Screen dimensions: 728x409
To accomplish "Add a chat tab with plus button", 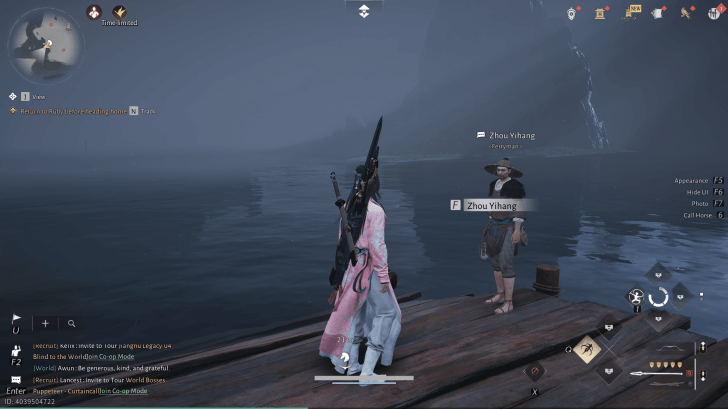I will (x=45, y=324).
